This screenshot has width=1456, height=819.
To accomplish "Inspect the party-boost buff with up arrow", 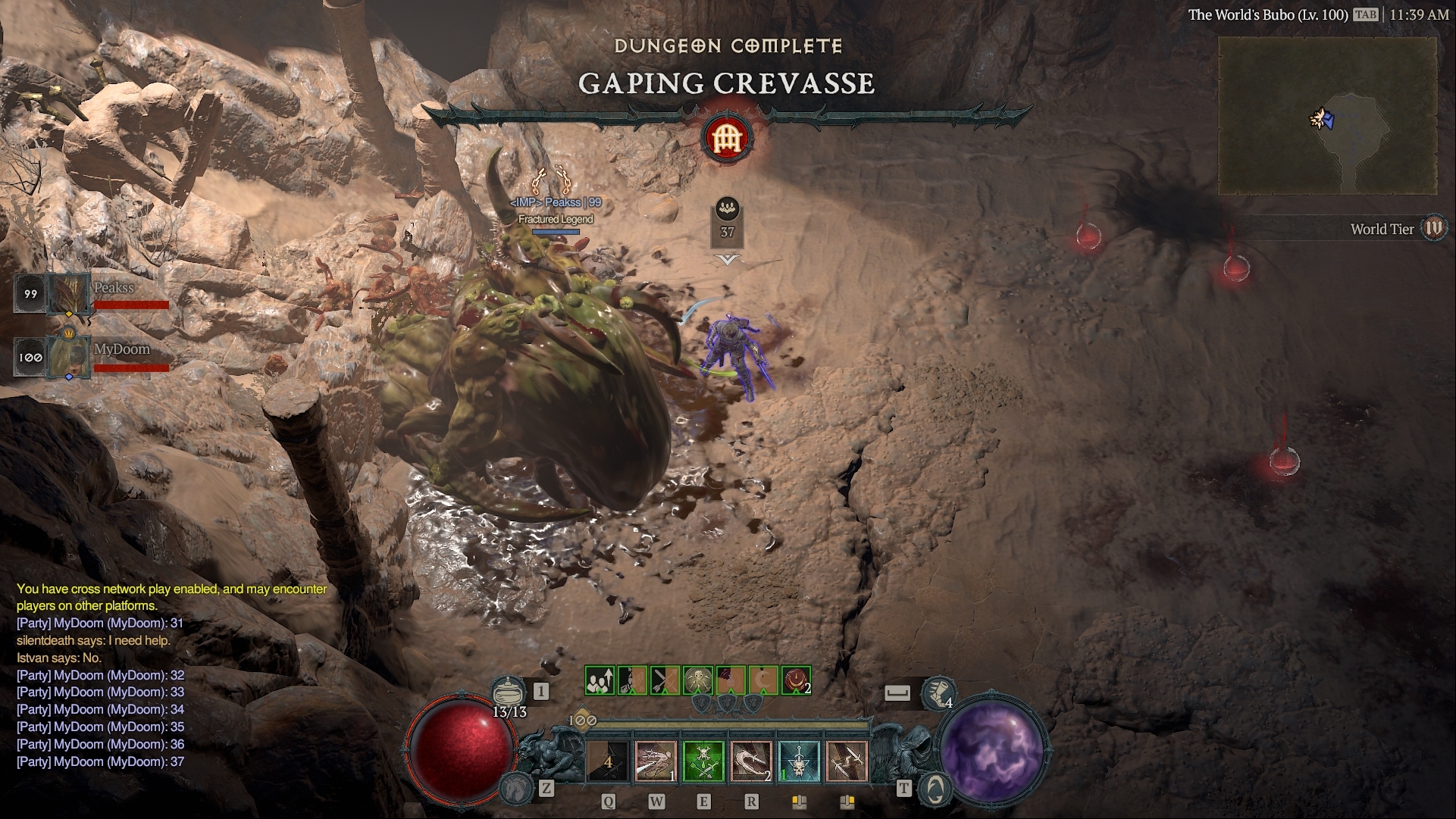I will click(600, 680).
